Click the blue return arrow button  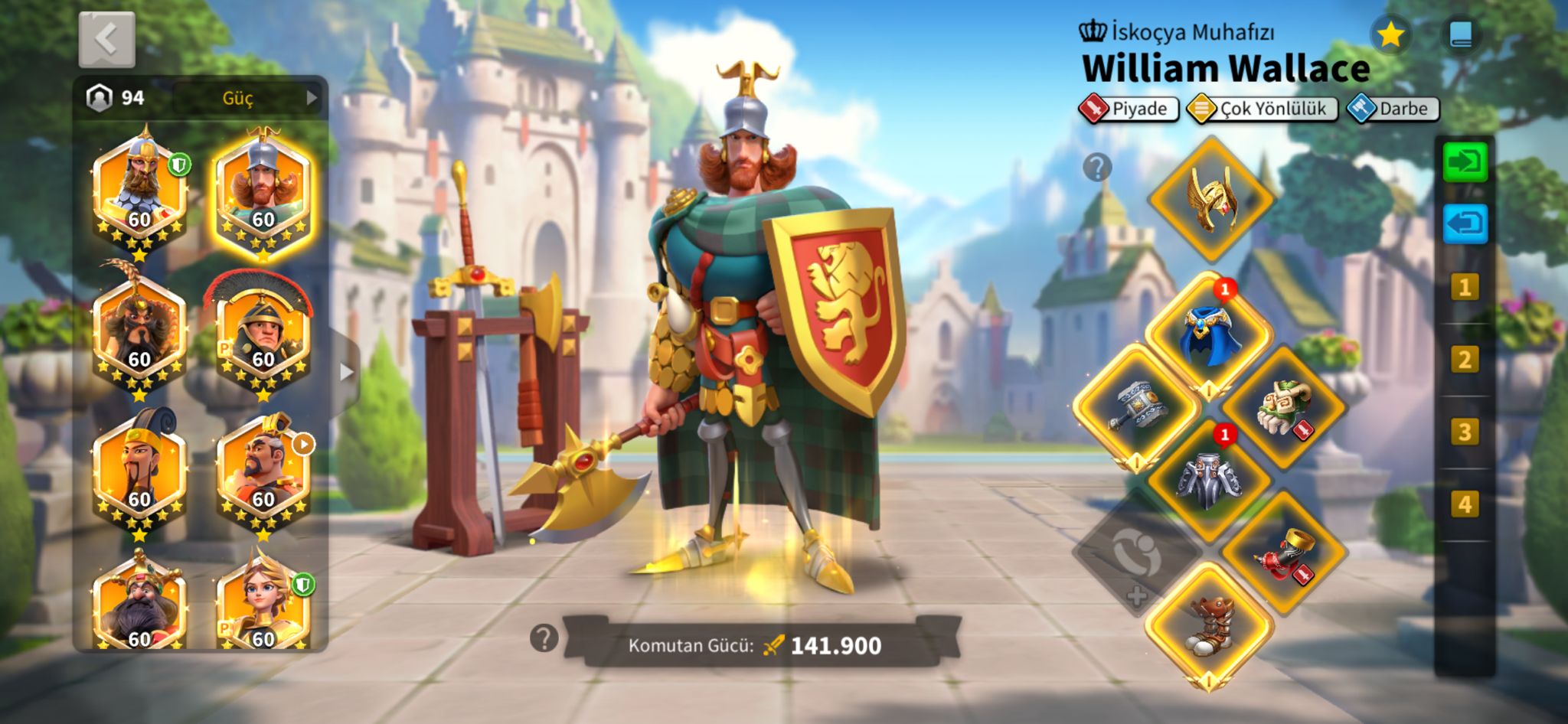pyautogui.click(x=1465, y=223)
